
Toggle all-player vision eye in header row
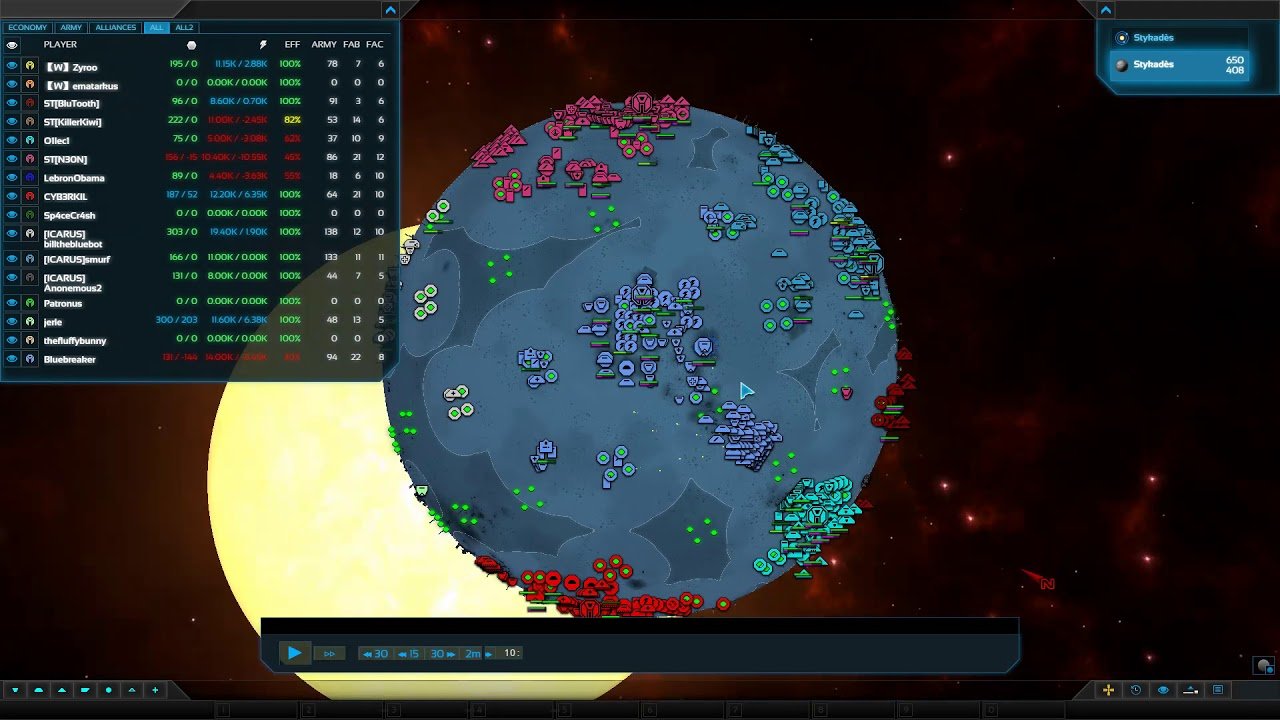(12, 45)
